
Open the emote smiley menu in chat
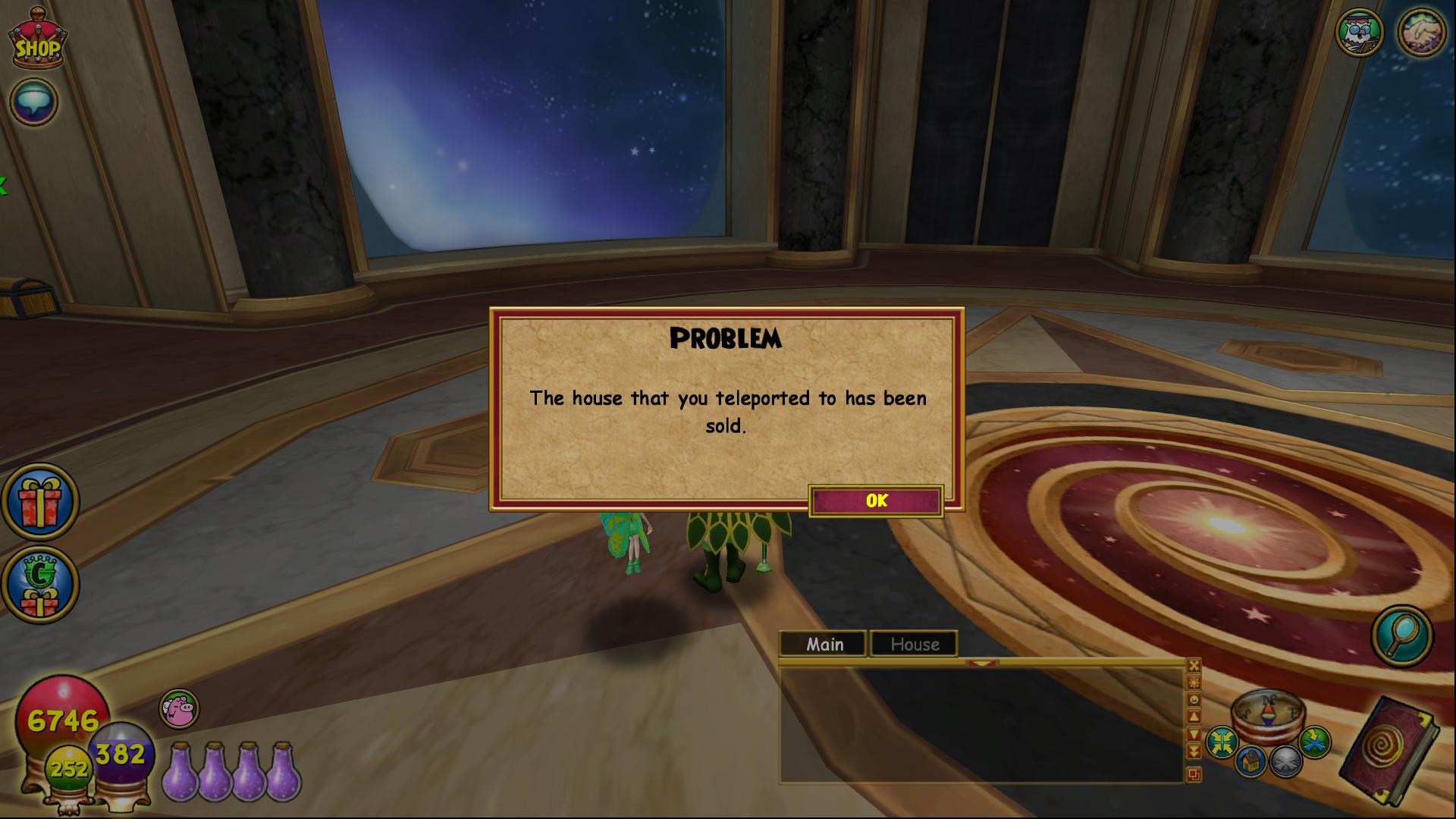point(1193,698)
